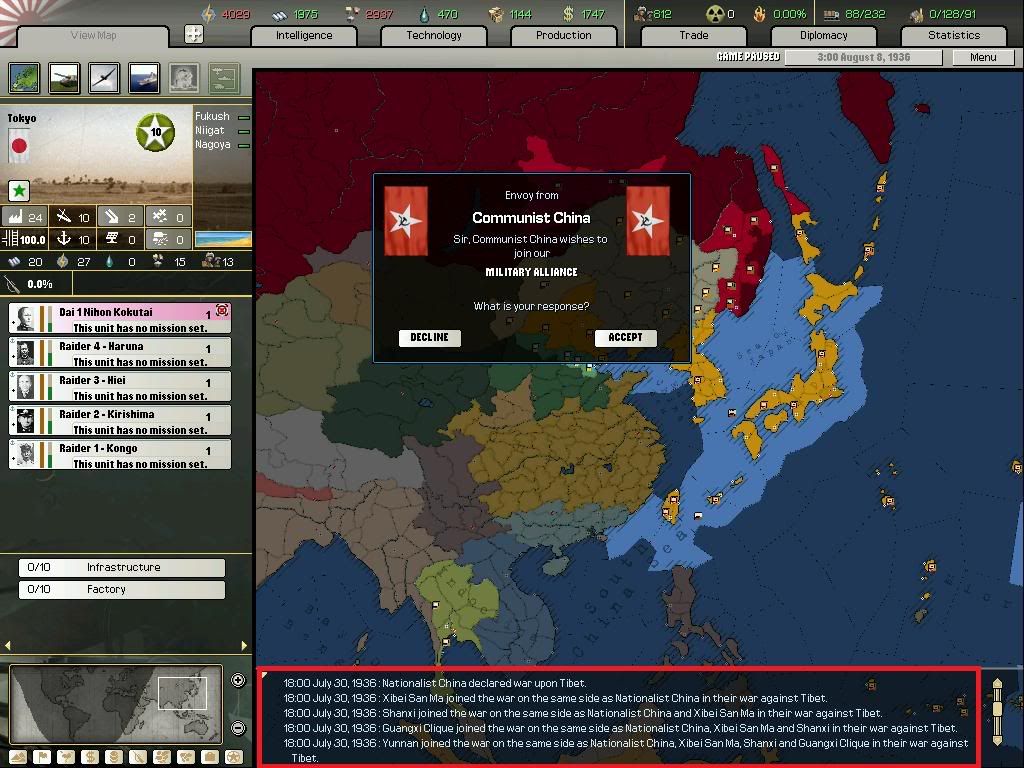
Task: Click the warship naval units icon
Action: point(144,78)
